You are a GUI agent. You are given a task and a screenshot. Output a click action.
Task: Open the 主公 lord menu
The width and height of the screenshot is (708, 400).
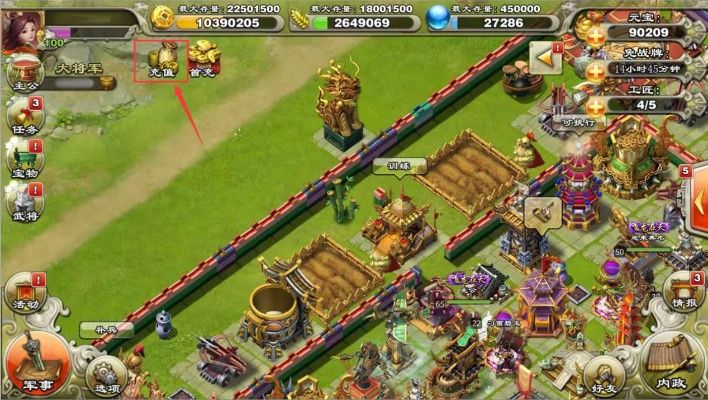point(23,73)
